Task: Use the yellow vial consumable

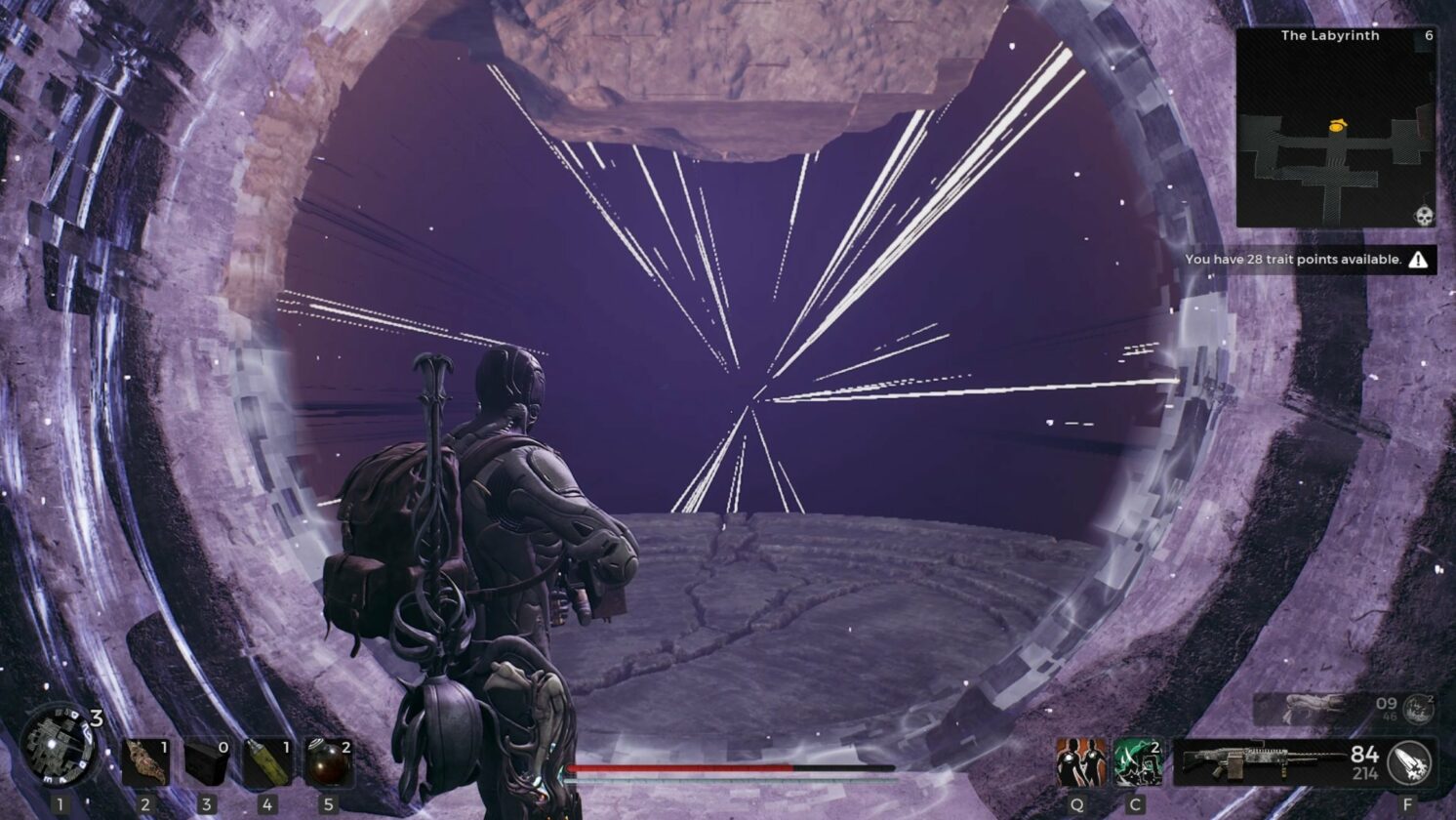Action: pyautogui.click(x=267, y=762)
